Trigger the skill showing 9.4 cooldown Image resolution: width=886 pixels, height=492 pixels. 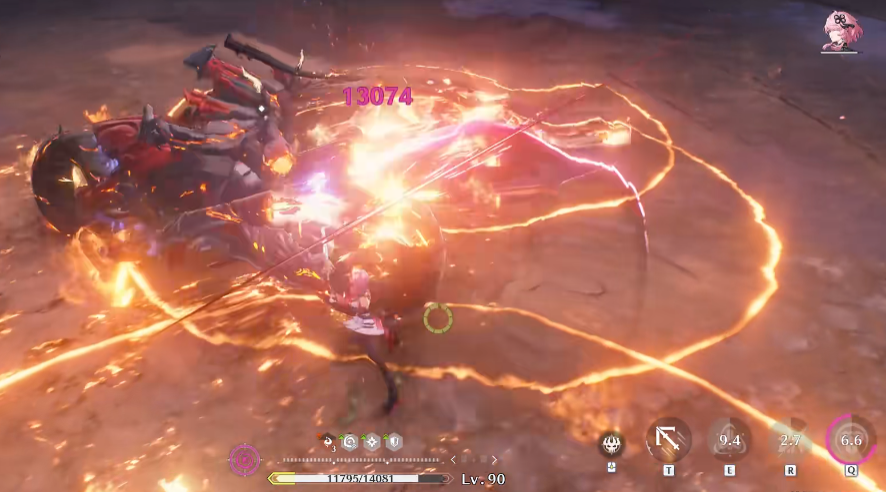(x=729, y=439)
